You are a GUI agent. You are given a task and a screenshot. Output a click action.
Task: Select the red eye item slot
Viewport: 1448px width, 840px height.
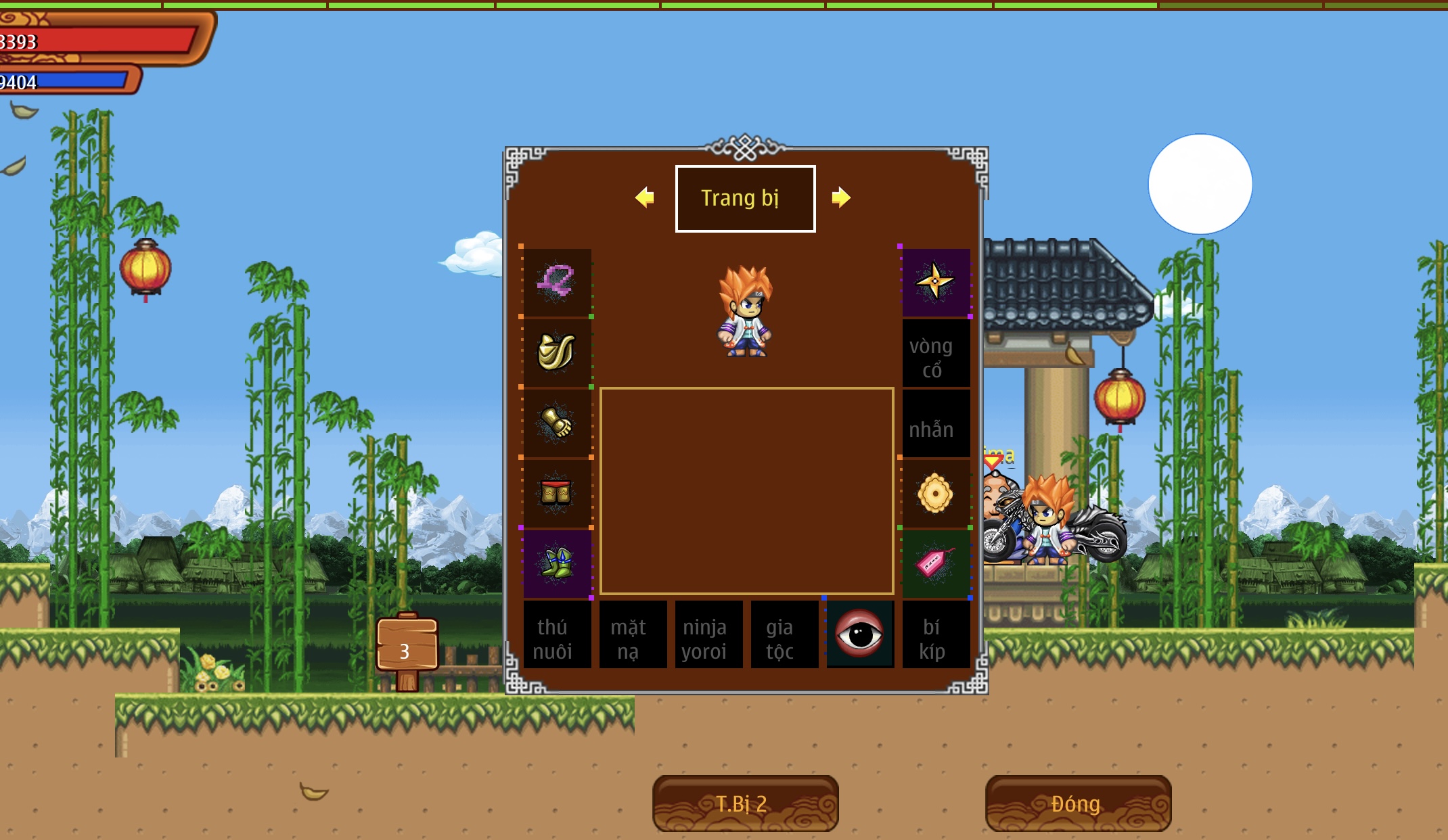pos(860,634)
